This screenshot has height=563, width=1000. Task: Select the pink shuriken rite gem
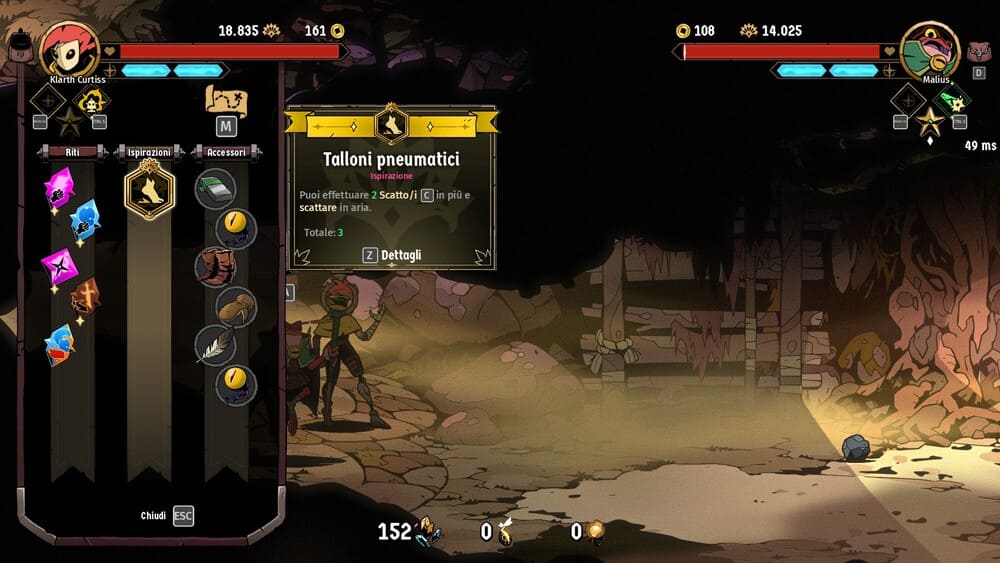(x=58, y=266)
